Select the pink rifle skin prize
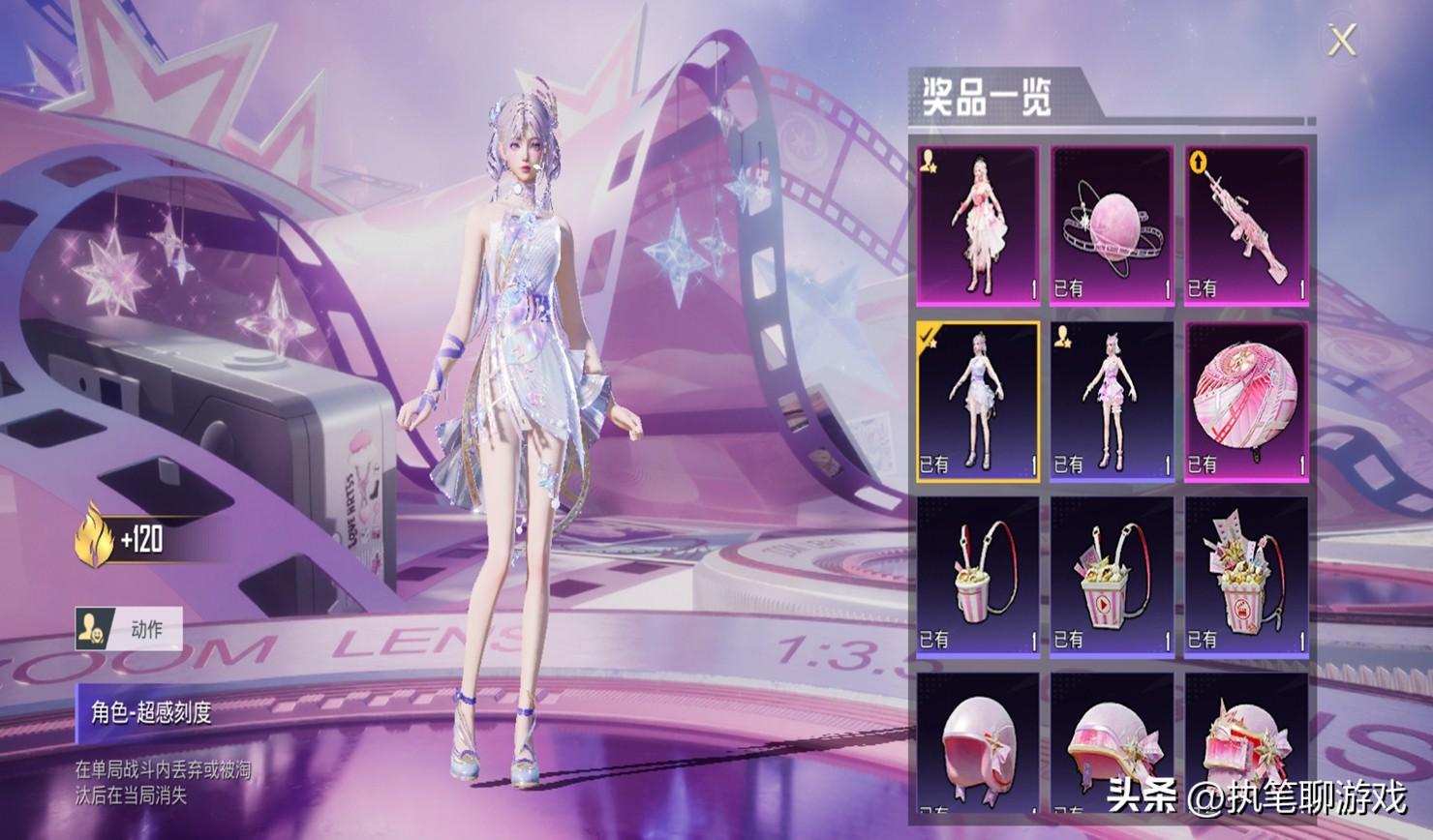 (x=1246, y=226)
